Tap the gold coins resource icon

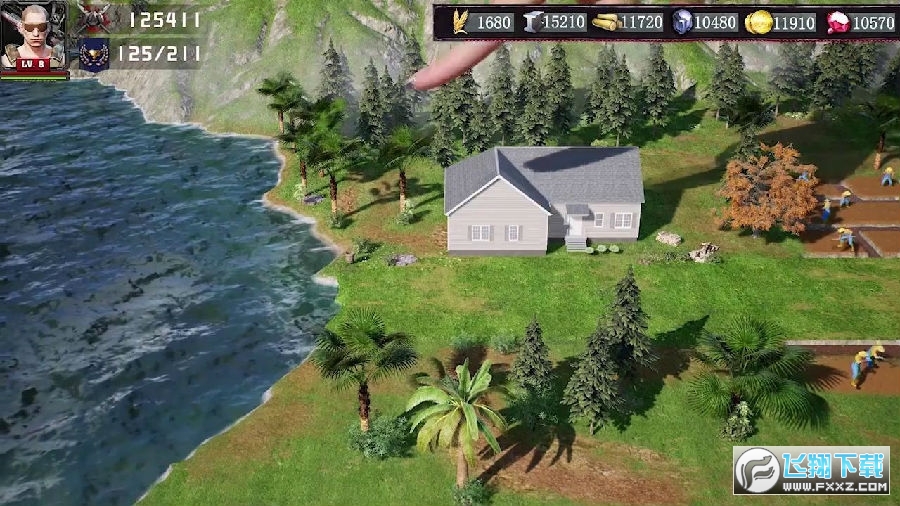click(760, 21)
